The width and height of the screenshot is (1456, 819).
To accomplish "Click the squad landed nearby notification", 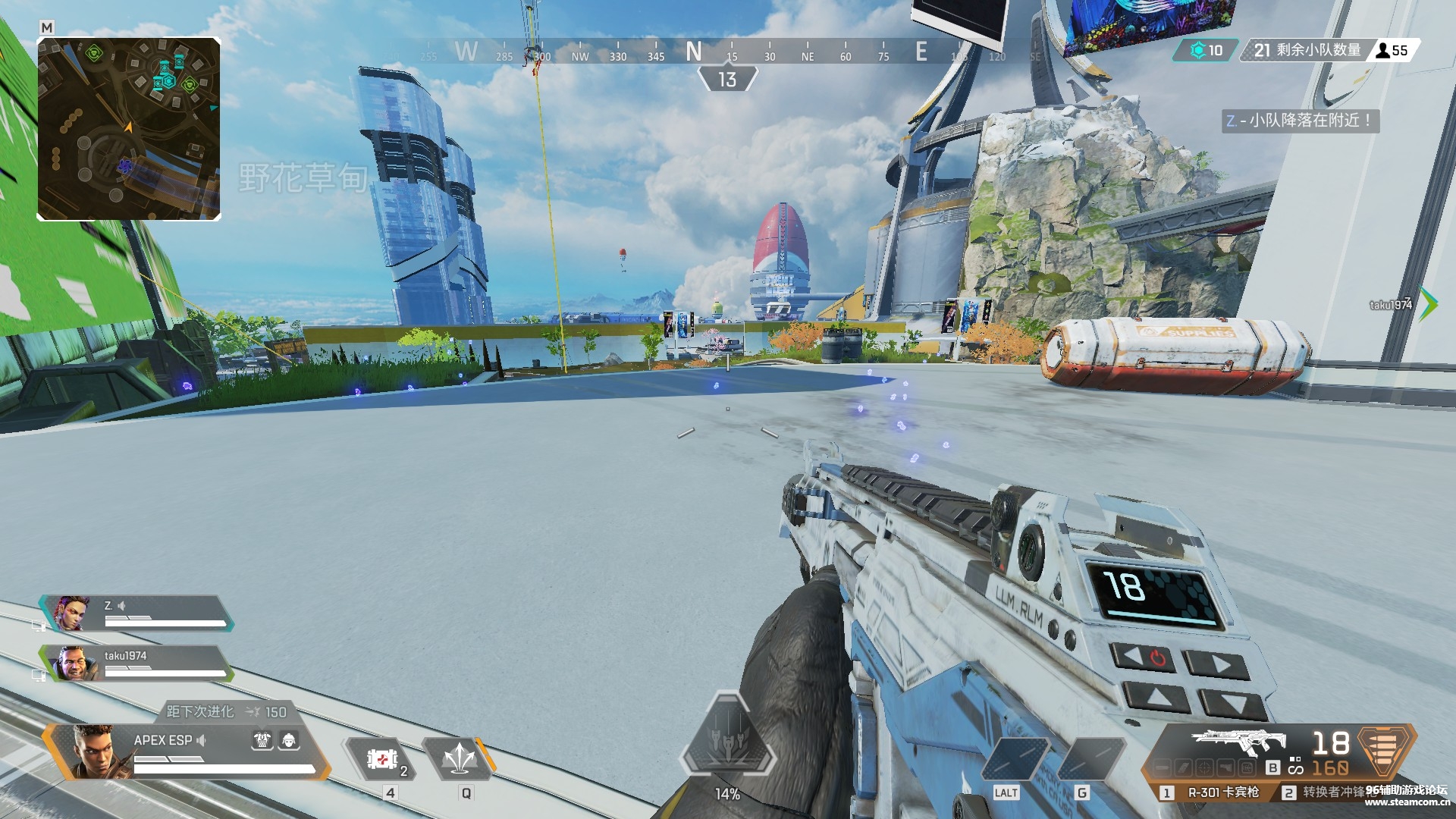I will click(1301, 121).
